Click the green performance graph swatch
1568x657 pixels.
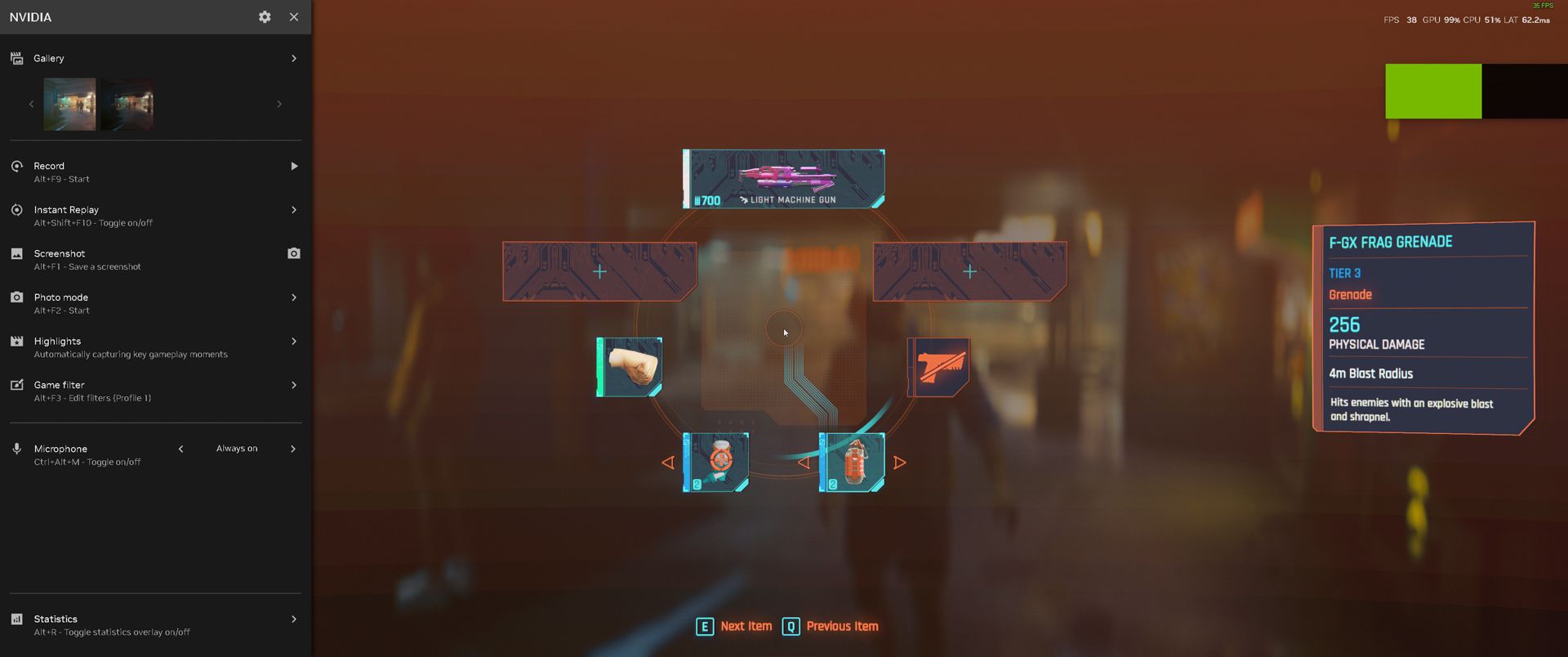click(x=1433, y=91)
